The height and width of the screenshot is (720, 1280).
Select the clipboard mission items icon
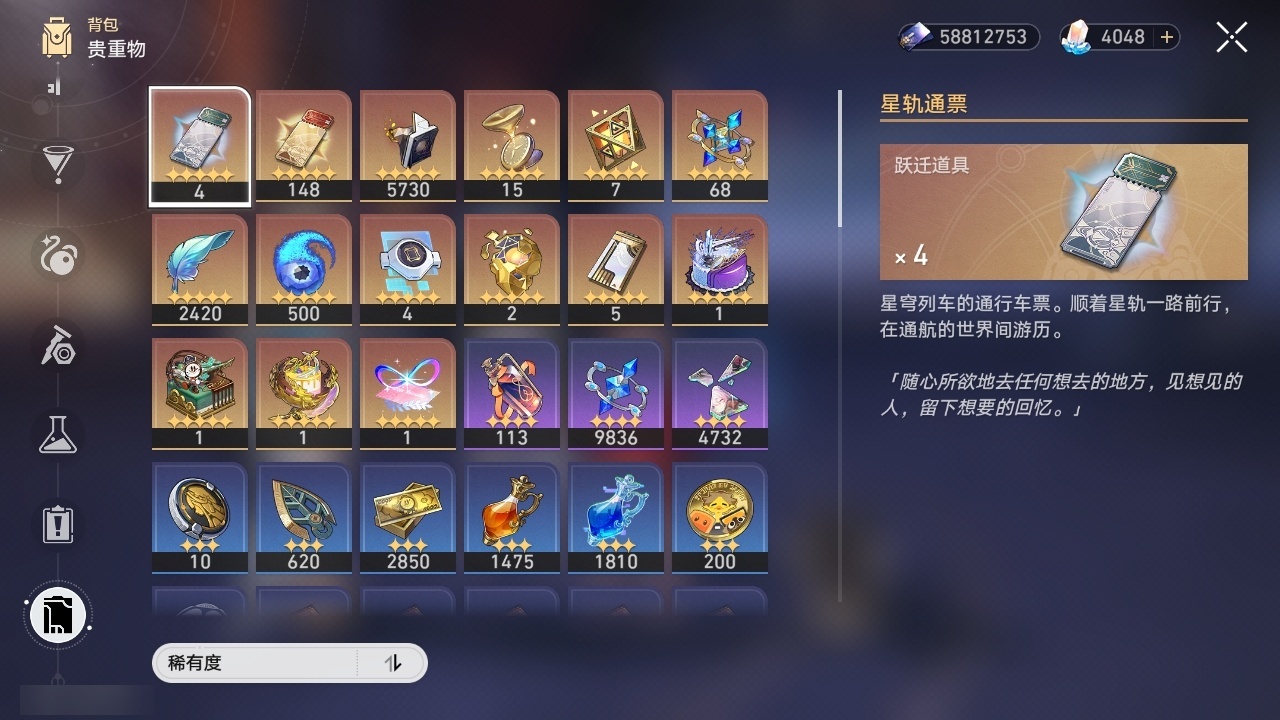pos(57,523)
